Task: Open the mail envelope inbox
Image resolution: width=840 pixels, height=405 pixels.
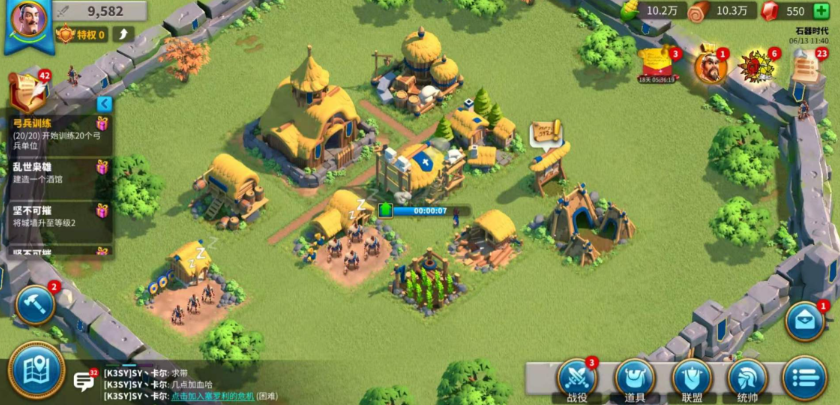Action: (x=805, y=321)
